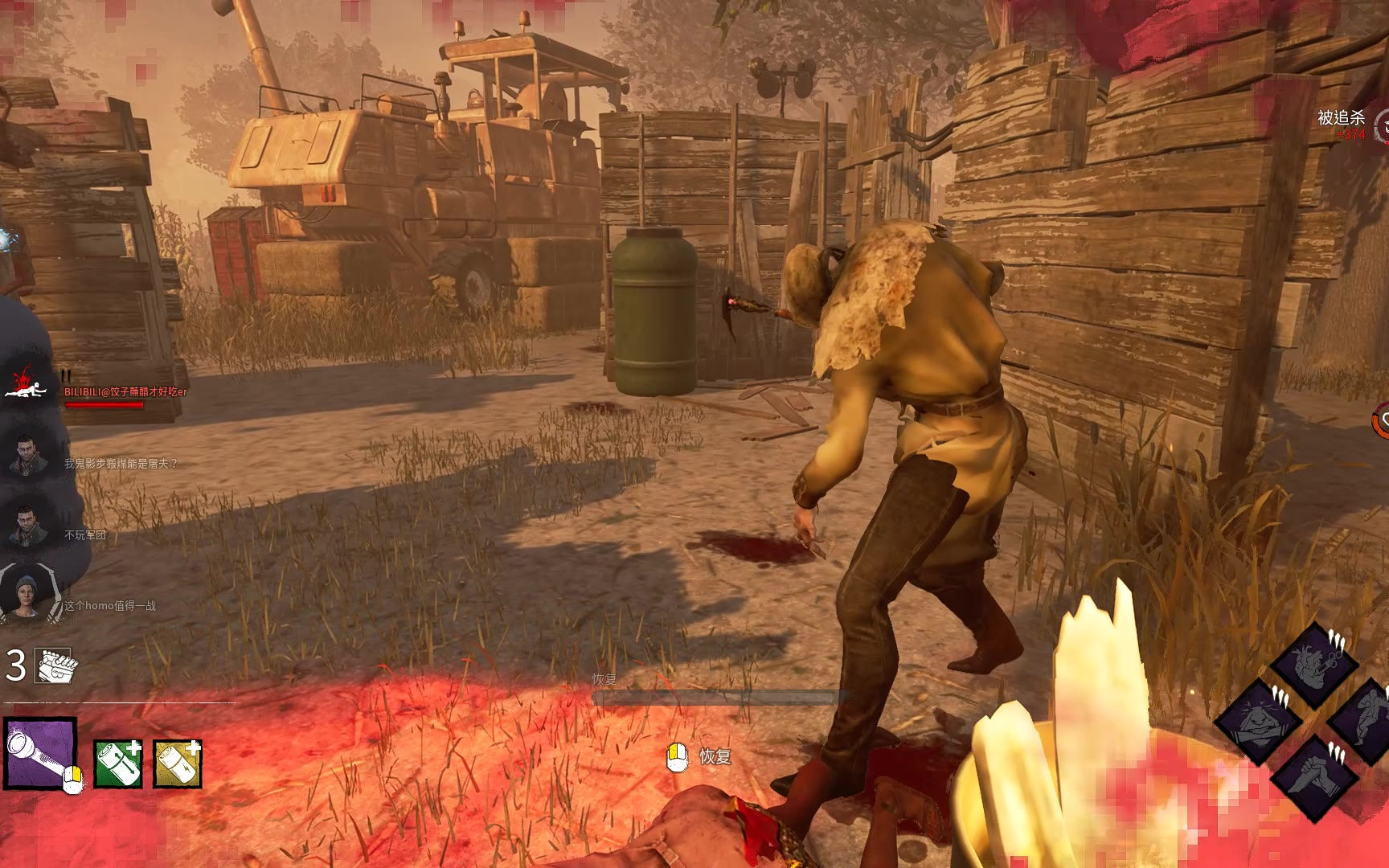
Task: Select portrait of player 不玩军团
Action: [26, 524]
